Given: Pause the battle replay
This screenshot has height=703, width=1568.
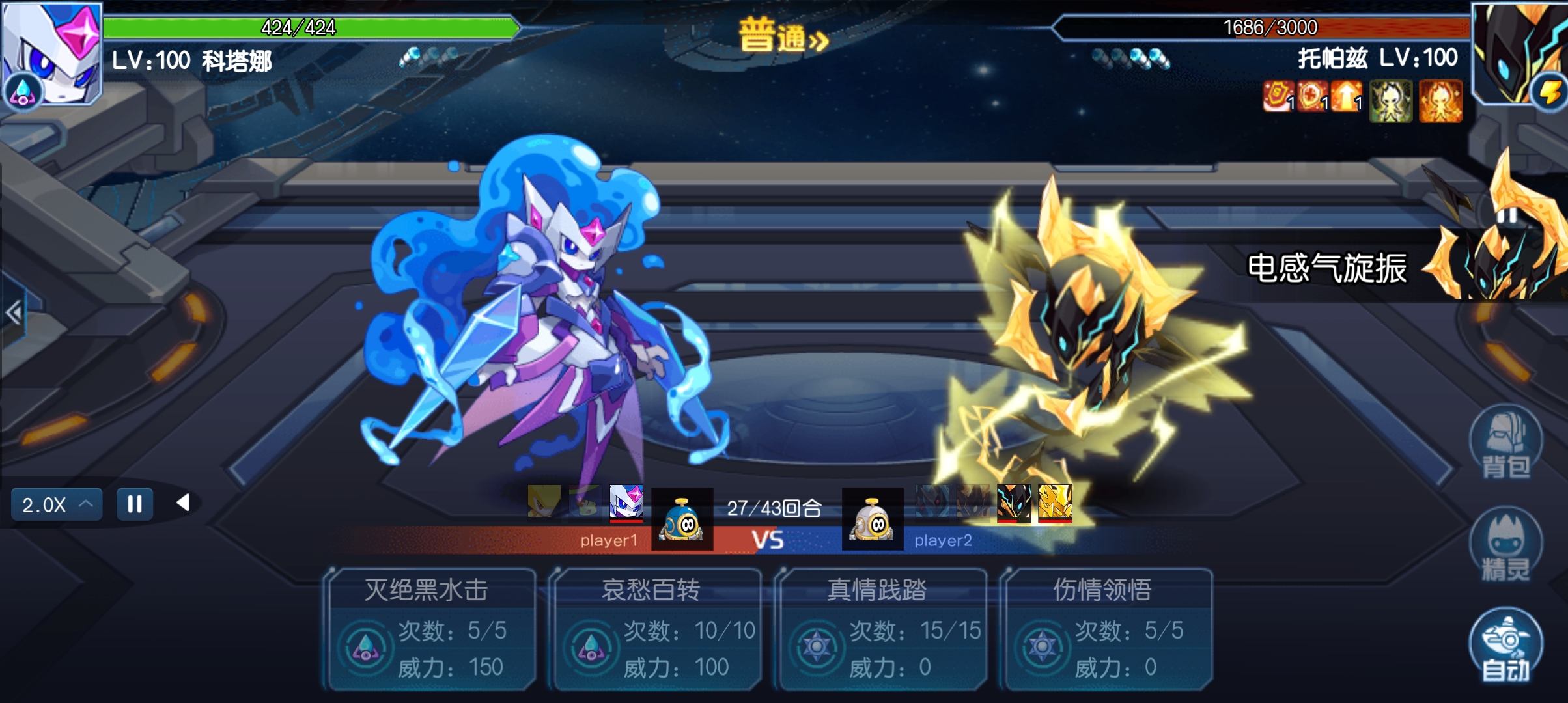Looking at the screenshot, I should [135, 504].
